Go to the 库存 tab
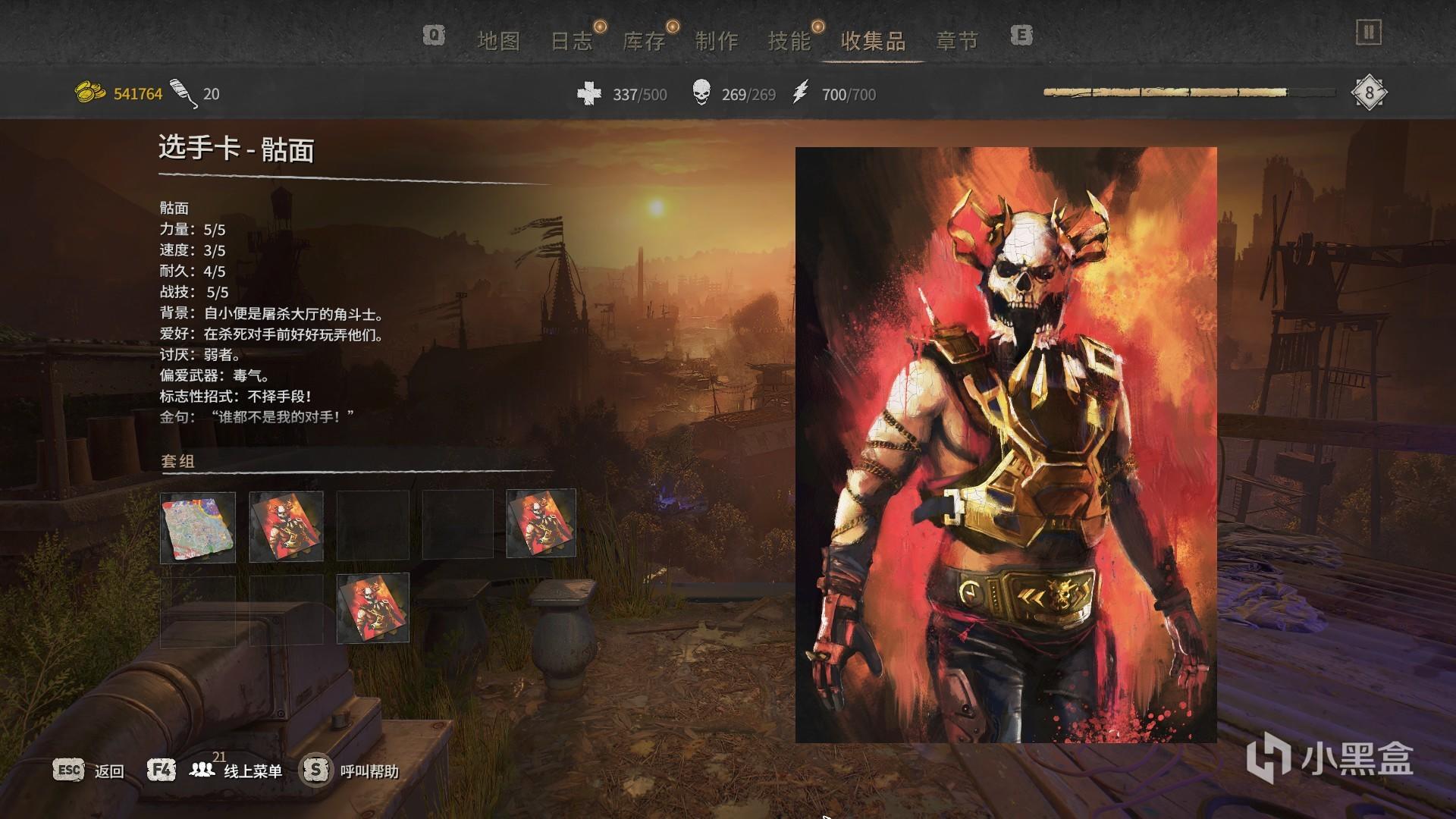Viewport: 1456px width, 819px height. [x=644, y=41]
